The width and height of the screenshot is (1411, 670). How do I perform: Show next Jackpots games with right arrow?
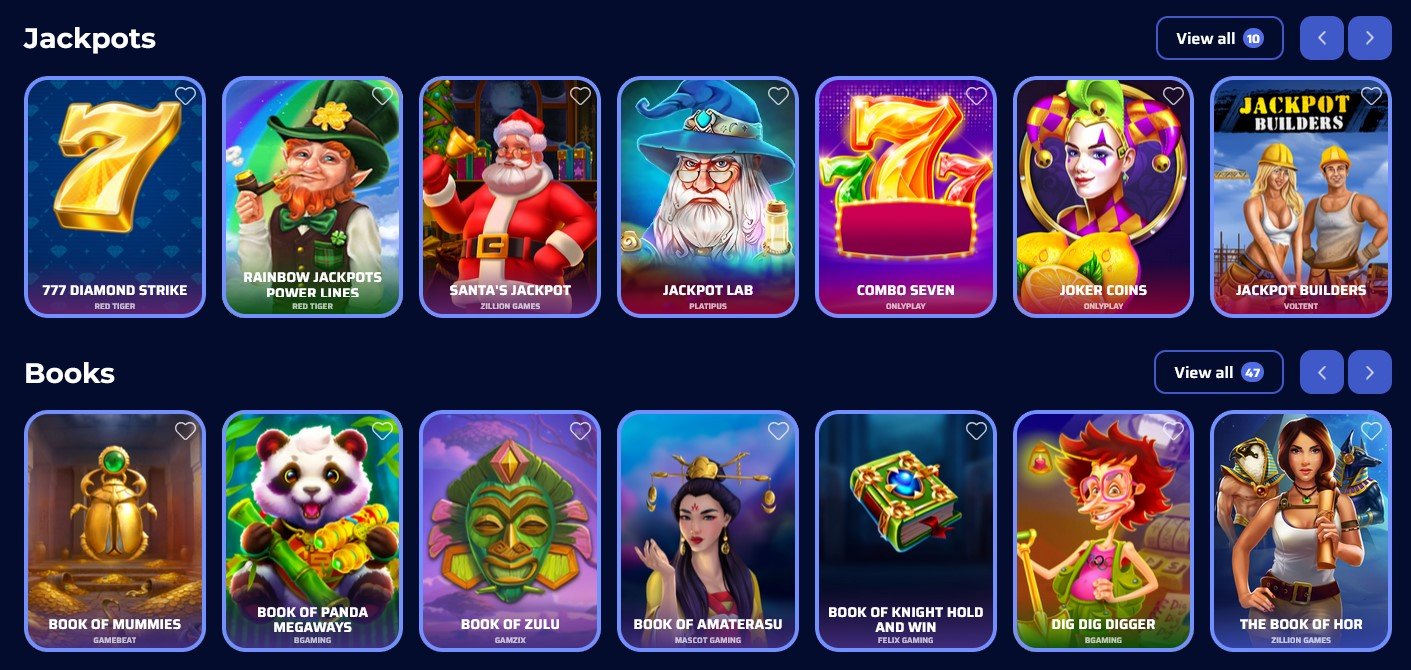click(x=1369, y=39)
